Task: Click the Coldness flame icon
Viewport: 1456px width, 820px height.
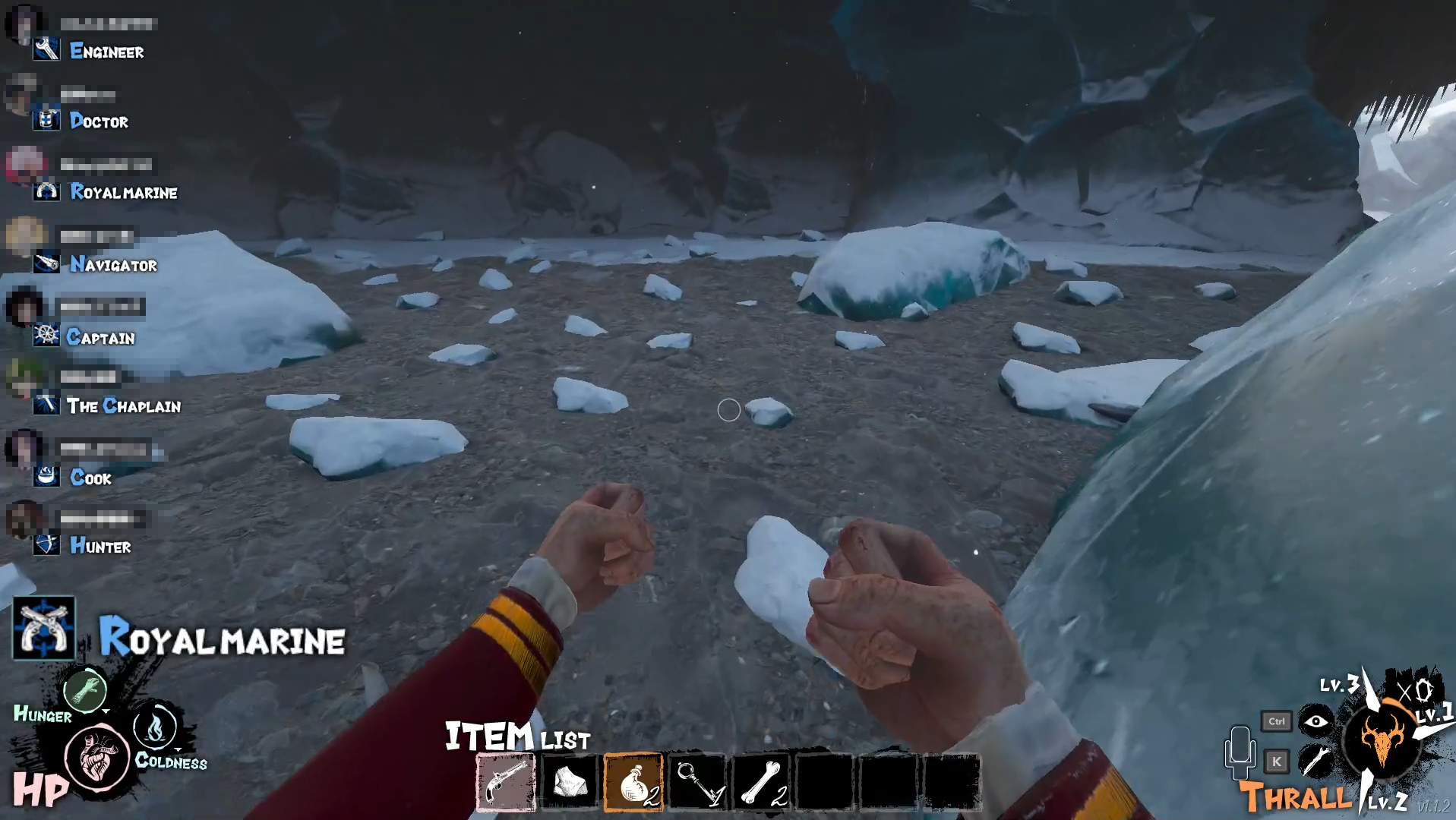Action: coord(155,727)
